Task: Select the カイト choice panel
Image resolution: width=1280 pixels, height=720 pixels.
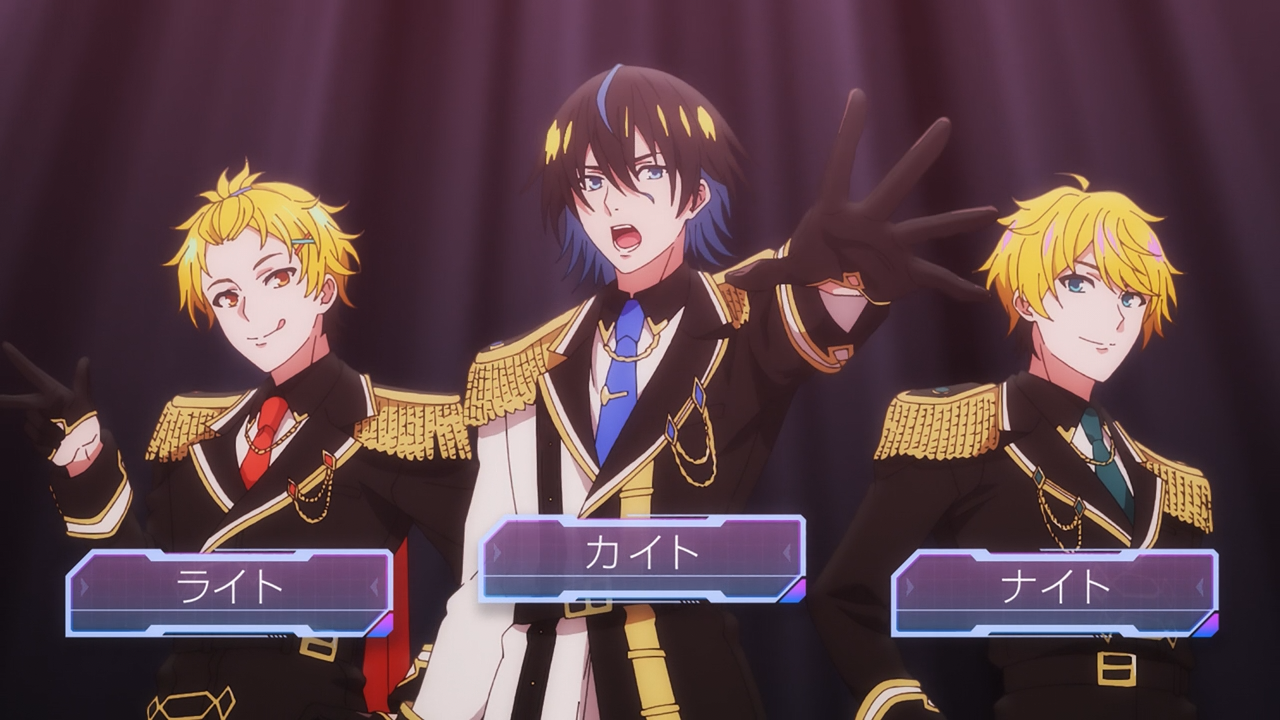Action: coord(641,557)
